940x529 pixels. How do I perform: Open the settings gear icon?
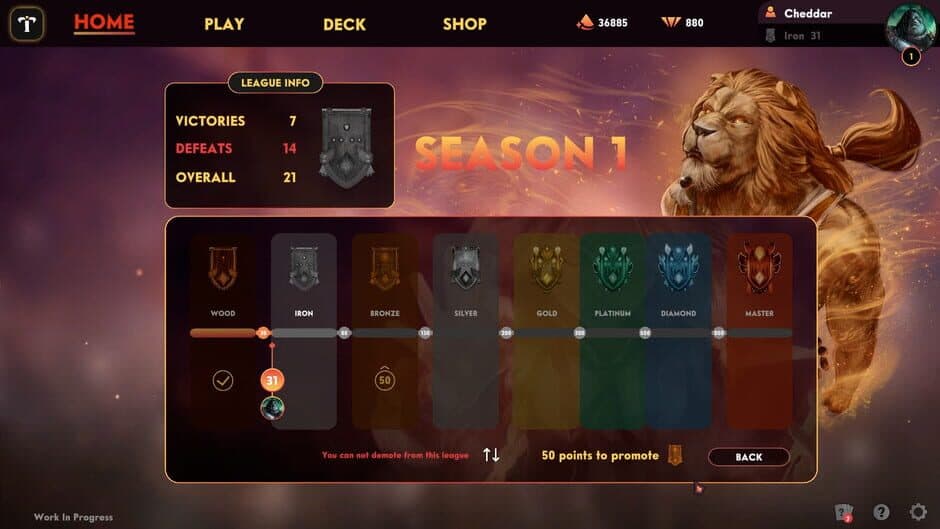918,512
